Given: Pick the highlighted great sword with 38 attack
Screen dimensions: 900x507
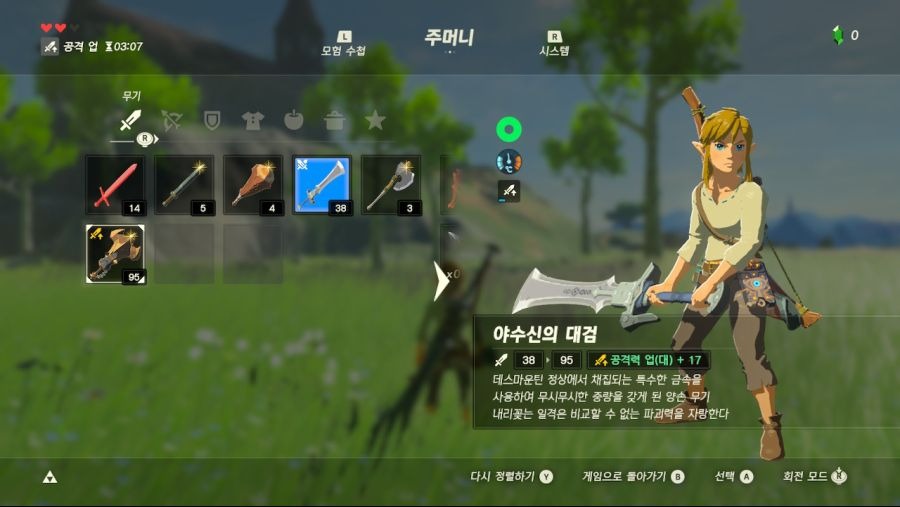Looking at the screenshot, I should tap(322, 186).
